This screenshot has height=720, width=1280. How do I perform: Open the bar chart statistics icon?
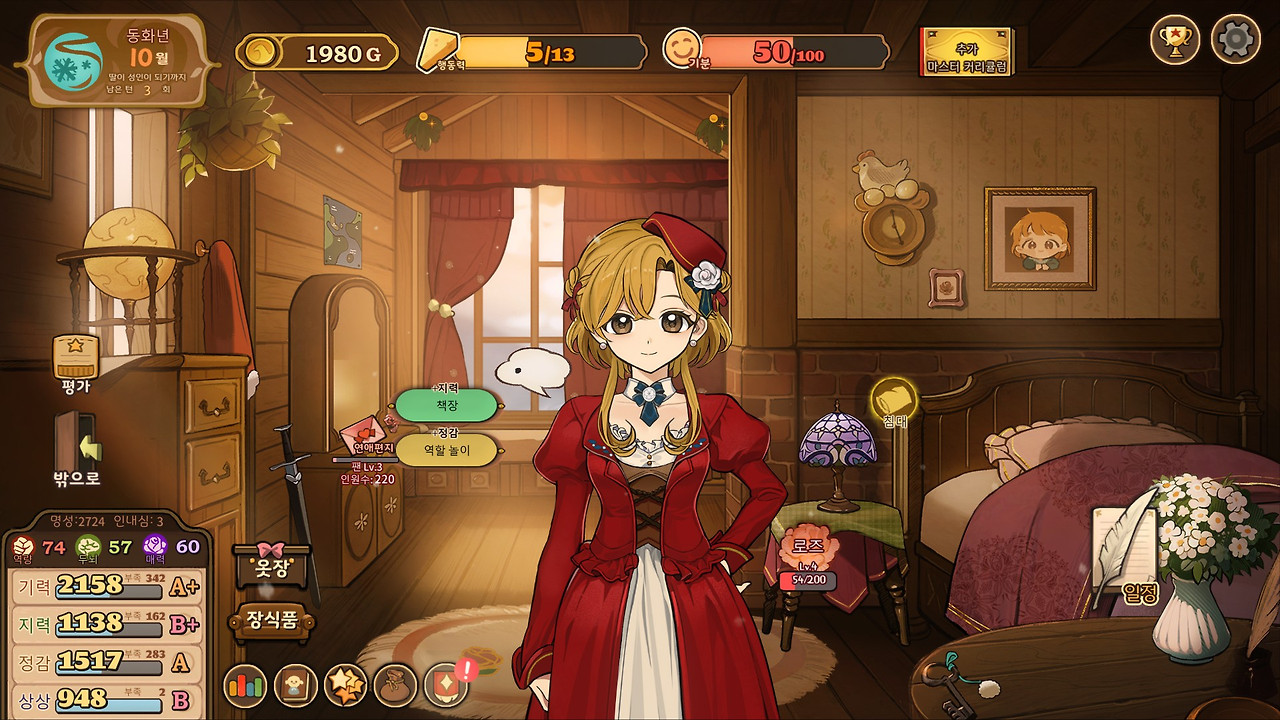pyautogui.click(x=244, y=686)
